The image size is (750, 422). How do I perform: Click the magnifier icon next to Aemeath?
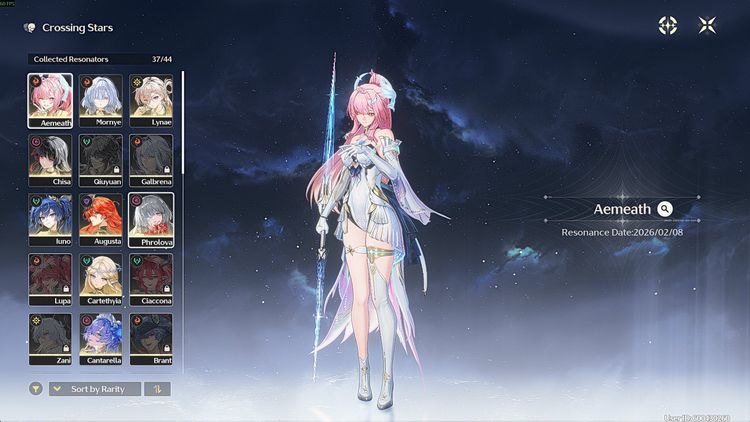tap(665, 209)
